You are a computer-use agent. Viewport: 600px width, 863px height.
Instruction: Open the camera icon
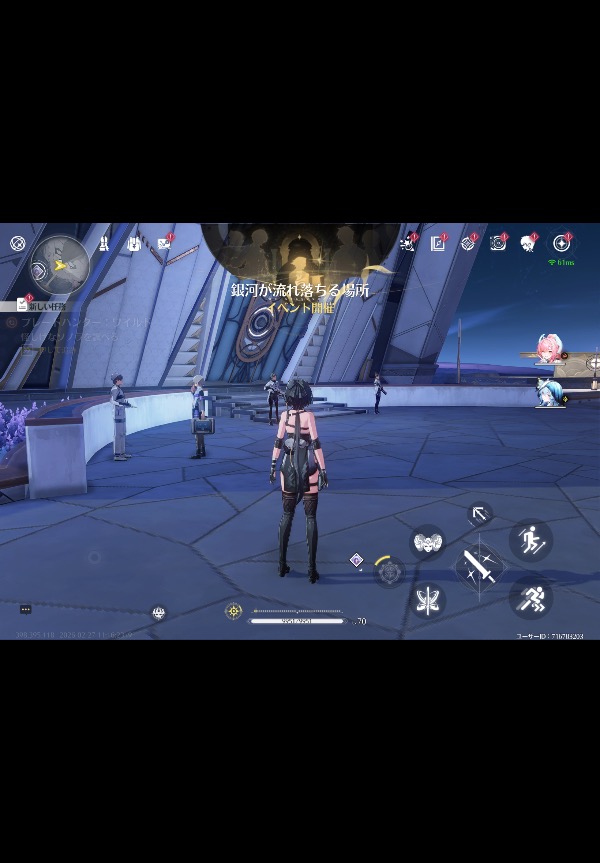(497, 243)
